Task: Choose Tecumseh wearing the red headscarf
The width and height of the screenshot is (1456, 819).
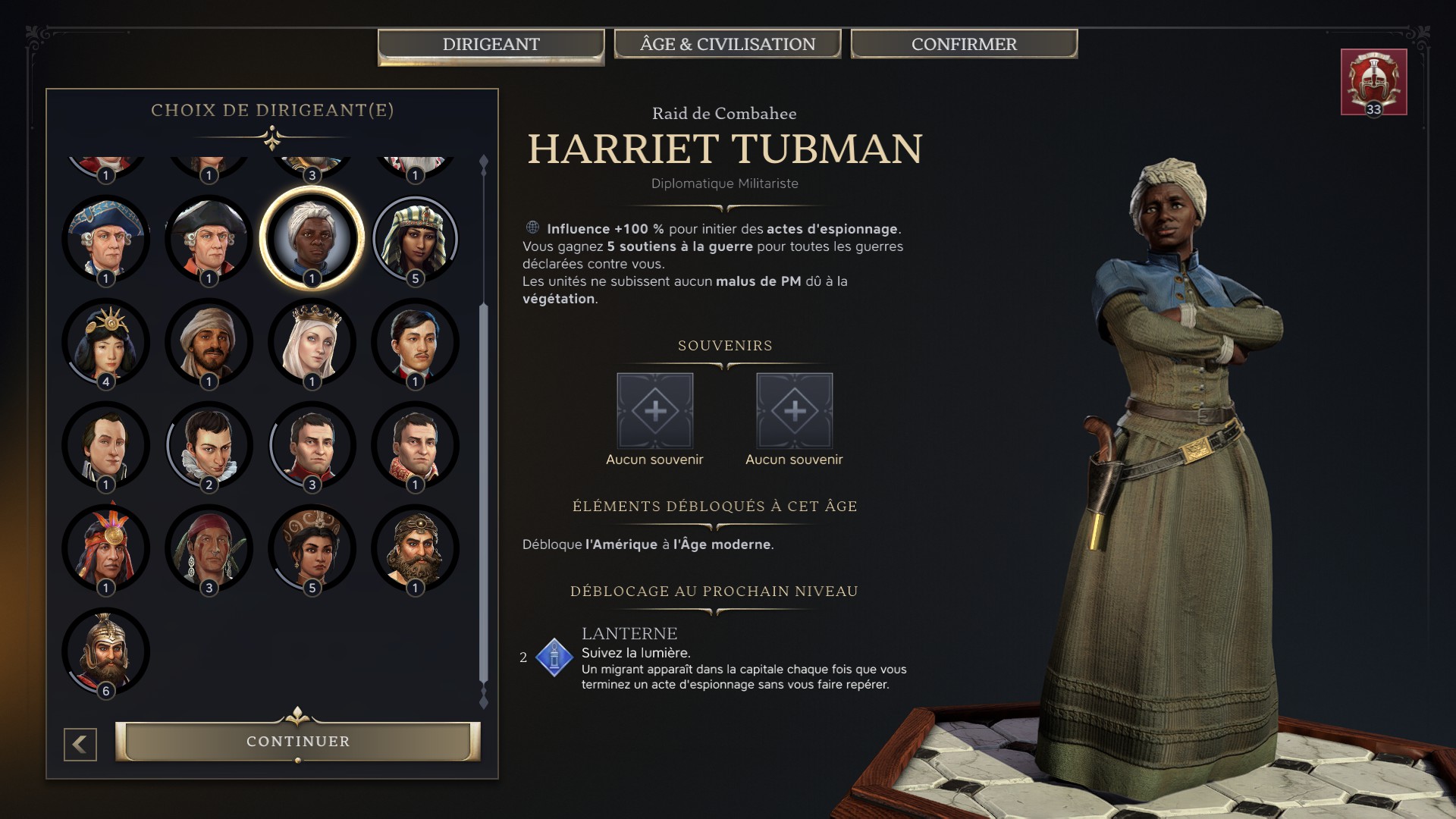Action: click(x=209, y=548)
